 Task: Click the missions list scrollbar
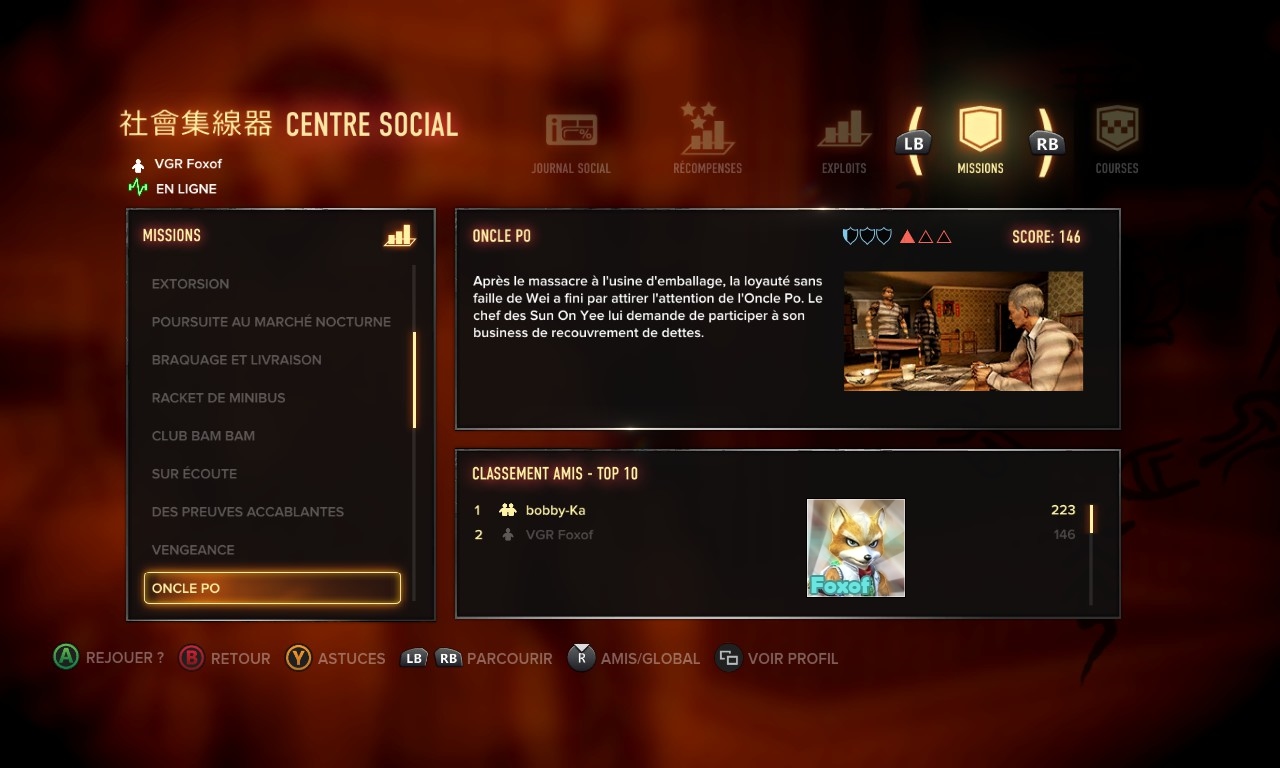click(414, 380)
